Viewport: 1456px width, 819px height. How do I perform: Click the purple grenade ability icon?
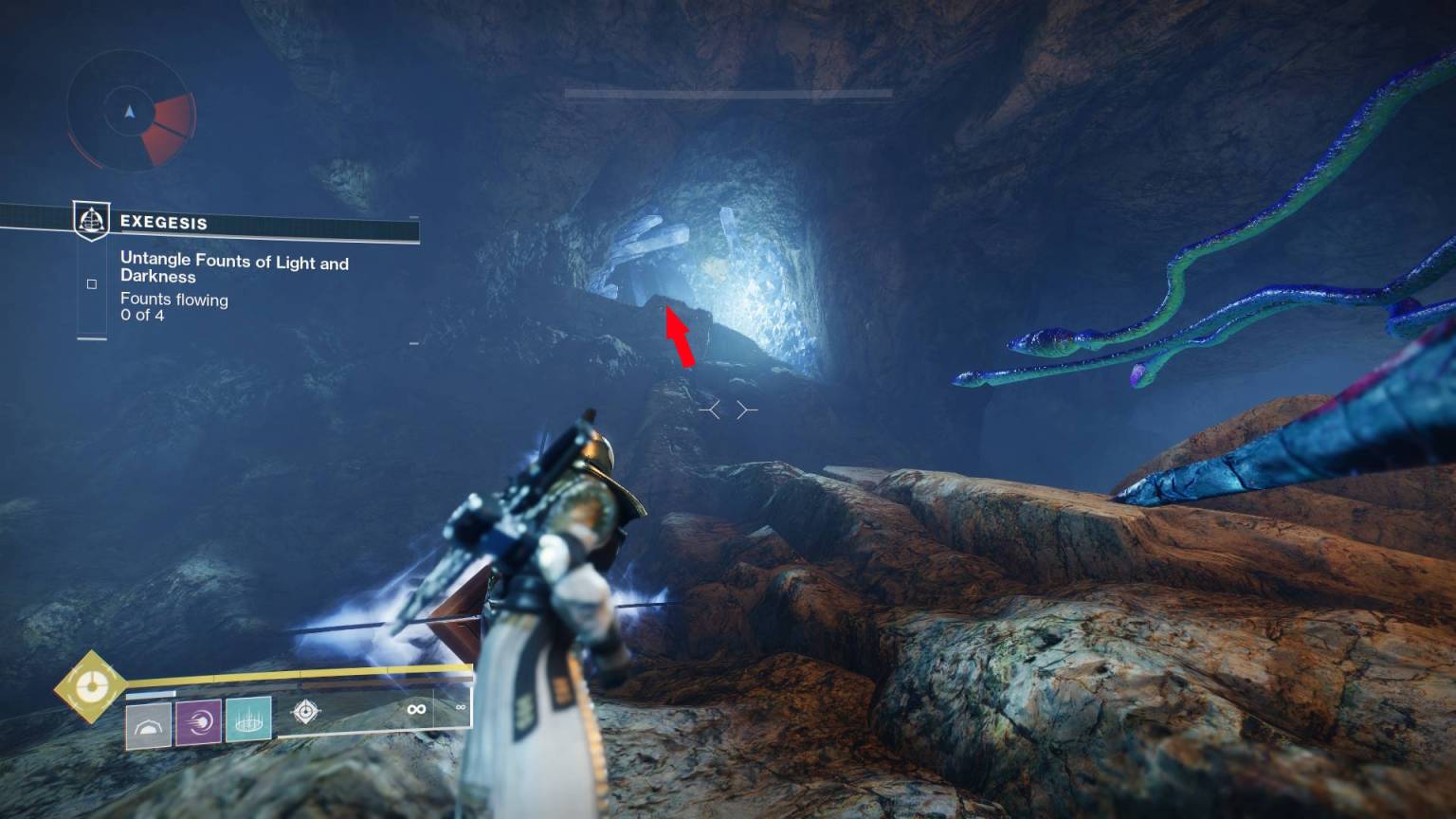196,720
